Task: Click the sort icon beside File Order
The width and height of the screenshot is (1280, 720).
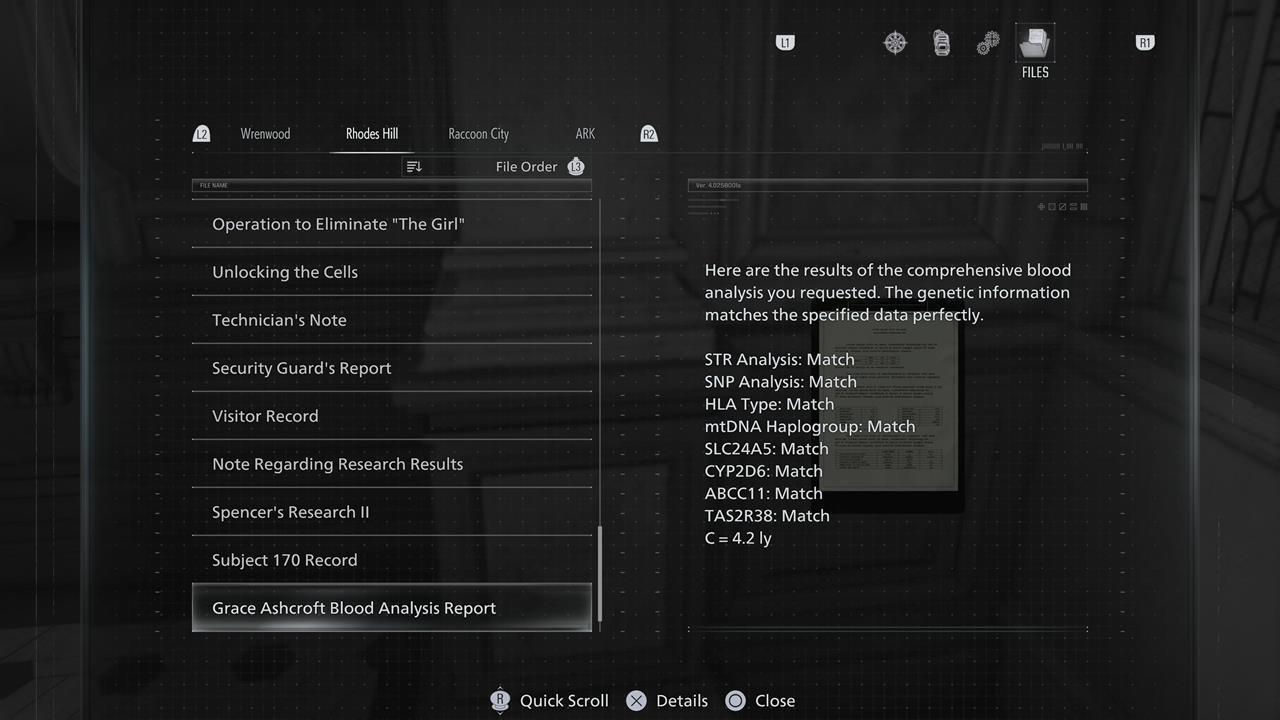Action: tap(414, 166)
